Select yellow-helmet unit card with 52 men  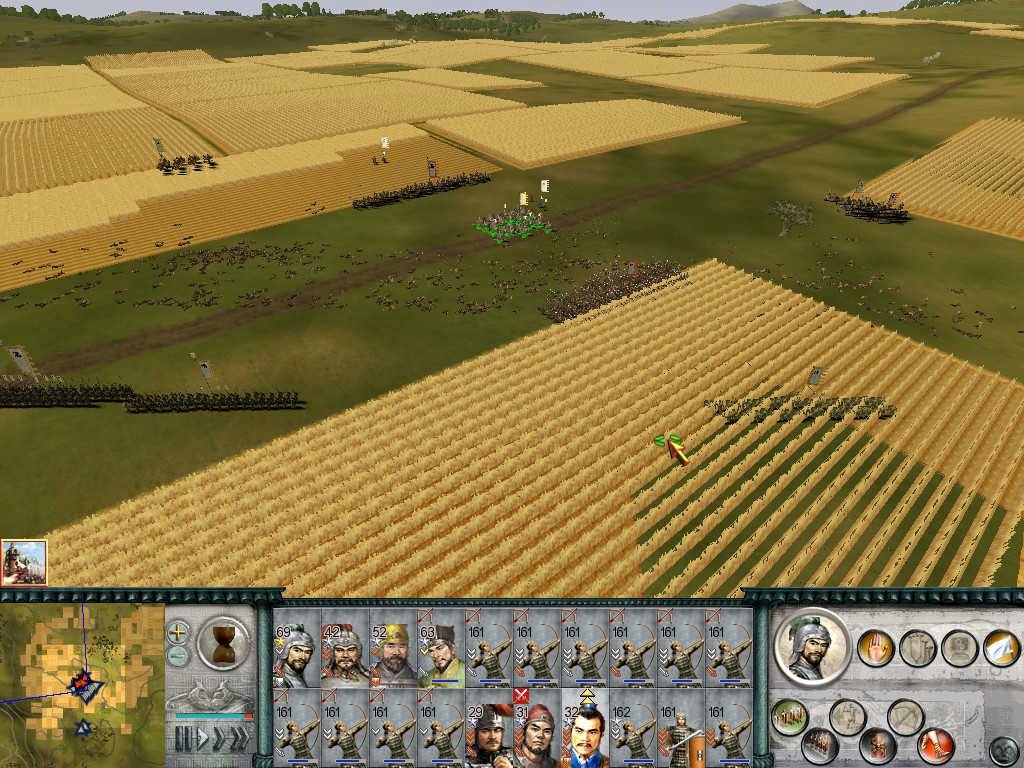pyautogui.click(x=392, y=655)
